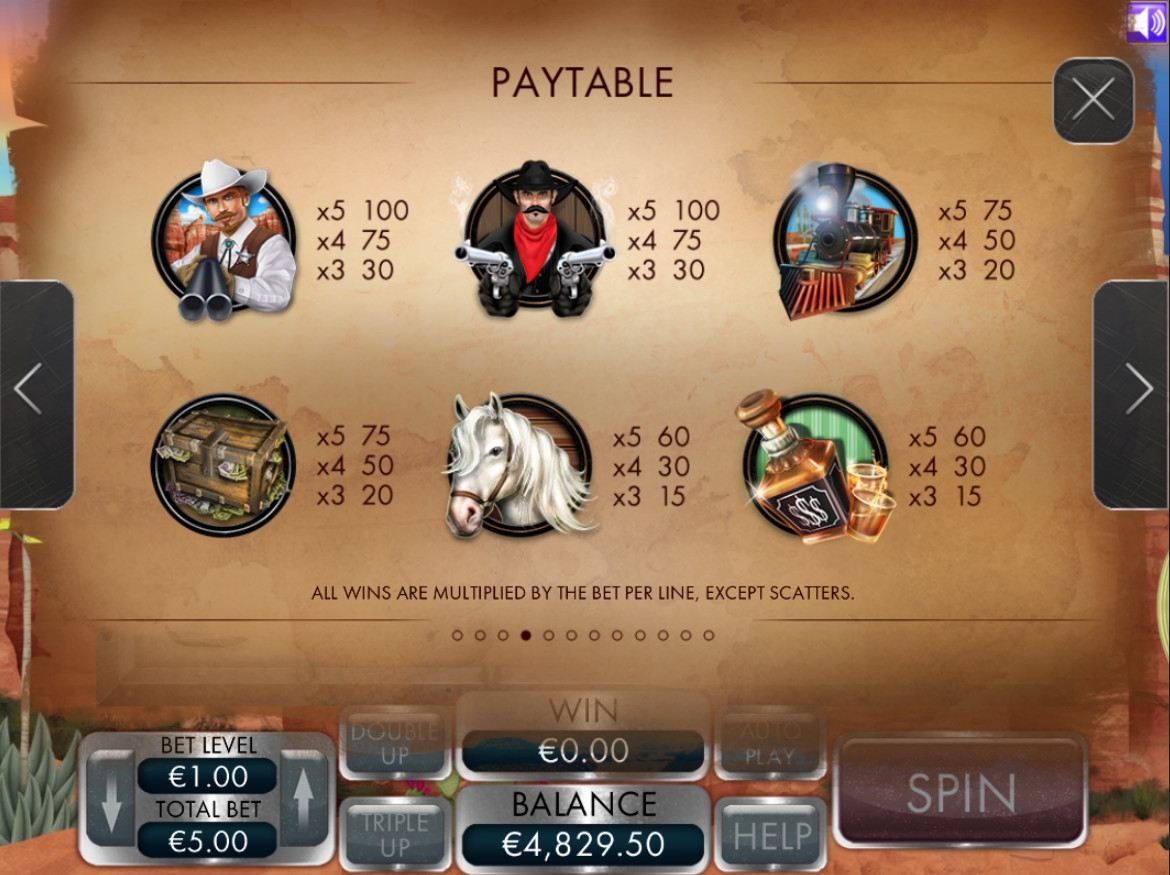Toggle the sound speaker icon
This screenshot has height=875, width=1170.
pos(1146,22)
